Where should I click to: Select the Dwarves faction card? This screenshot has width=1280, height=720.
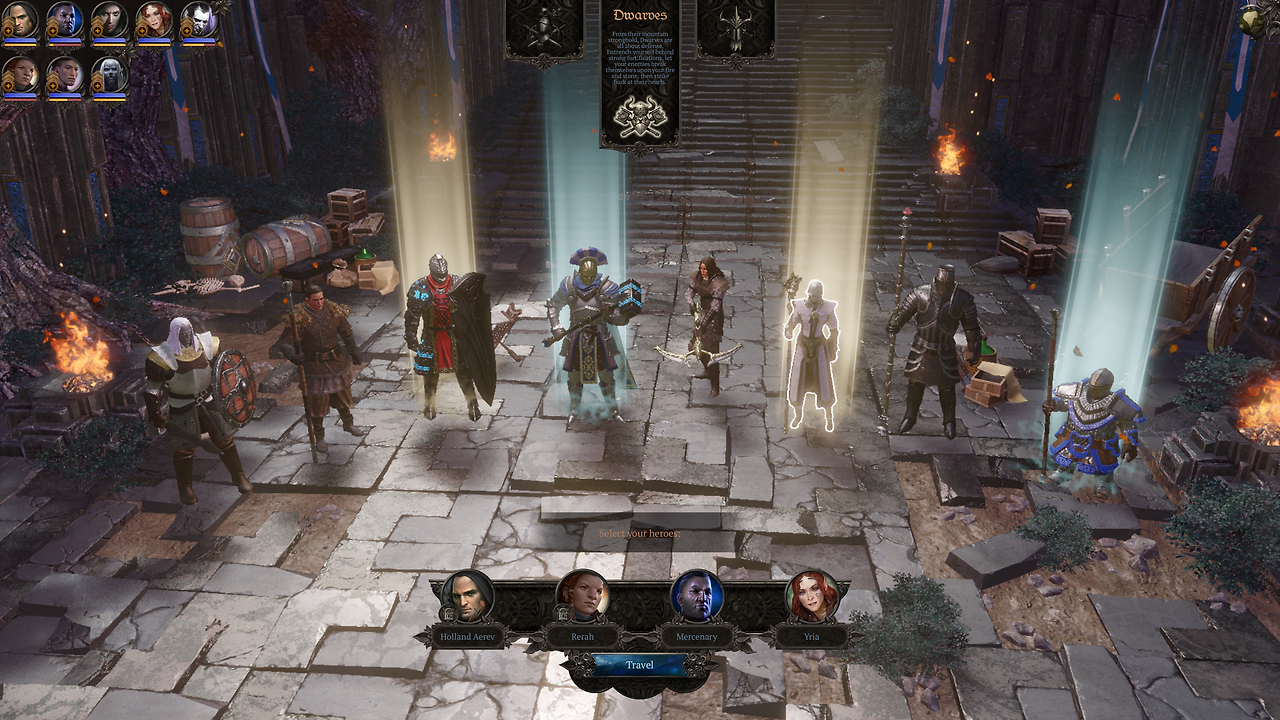(x=640, y=75)
